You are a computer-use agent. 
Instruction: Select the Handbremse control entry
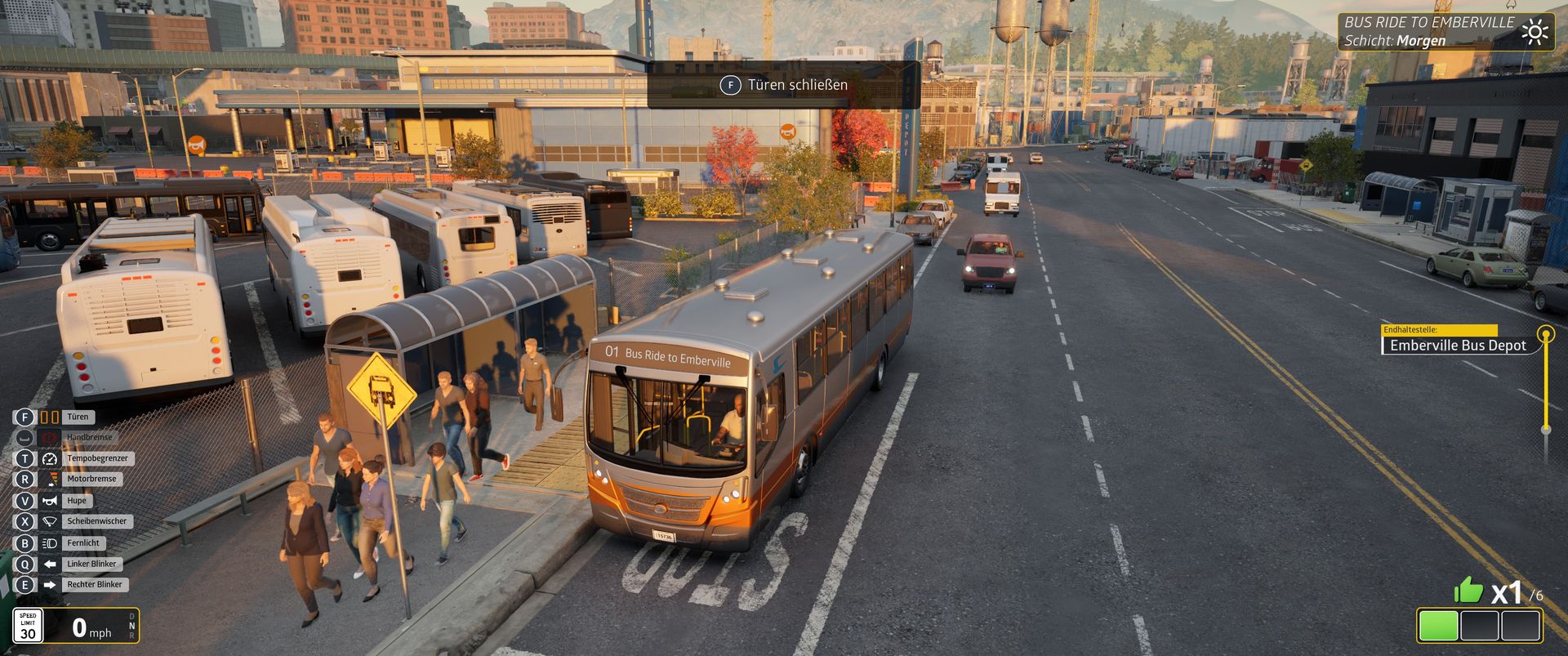click(x=89, y=438)
